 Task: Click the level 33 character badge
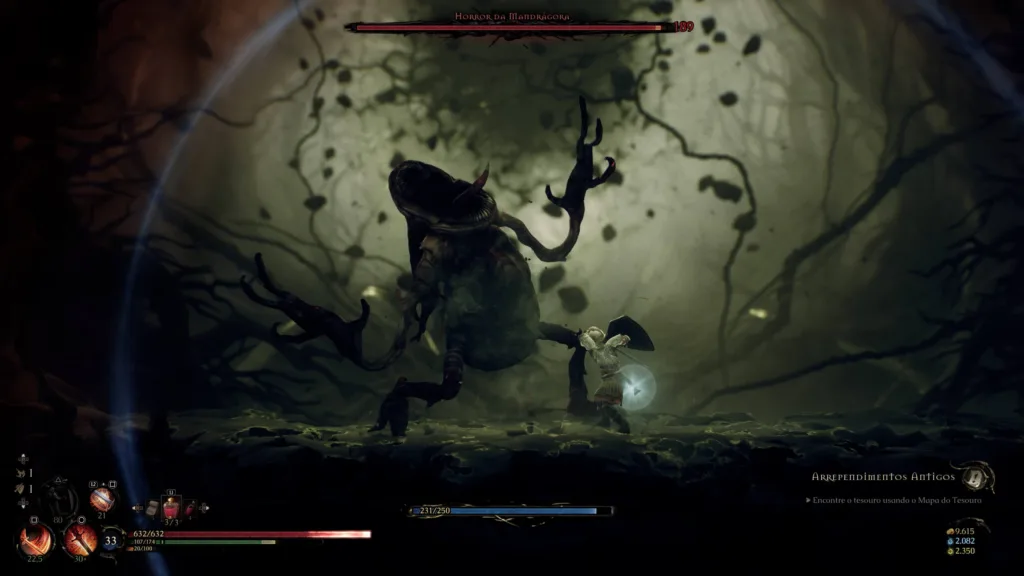click(111, 541)
